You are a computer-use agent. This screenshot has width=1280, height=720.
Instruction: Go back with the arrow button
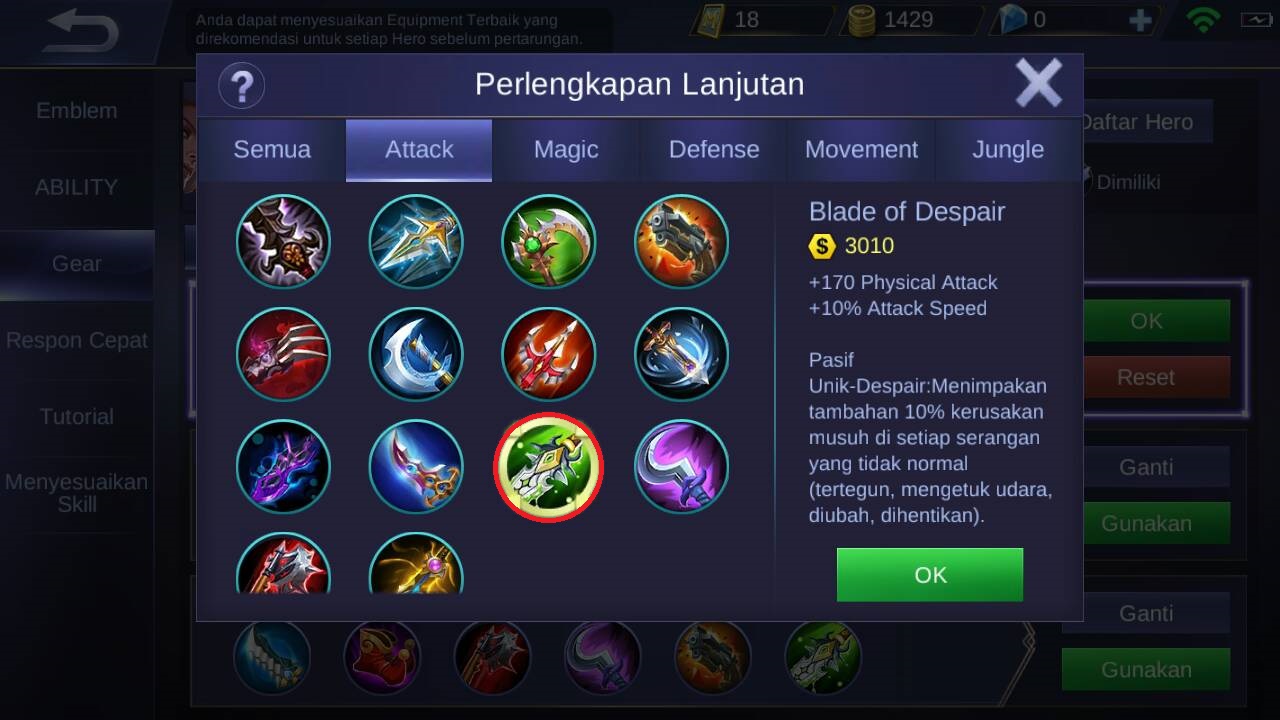point(82,33)
